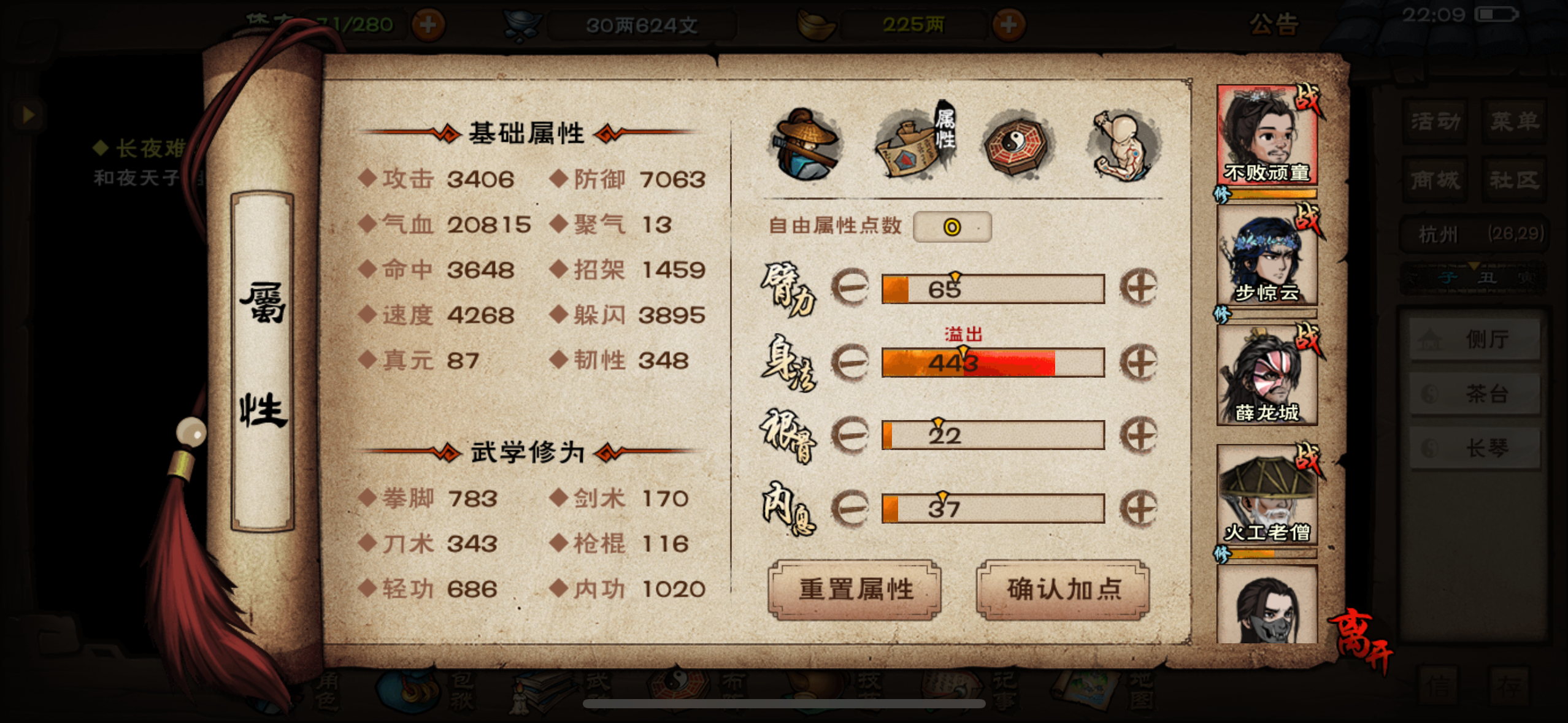Viewport: 1568px width, 723px height.
Task: Click the plus icon next to 体力 stamina
Action: (x=428, y=25)
